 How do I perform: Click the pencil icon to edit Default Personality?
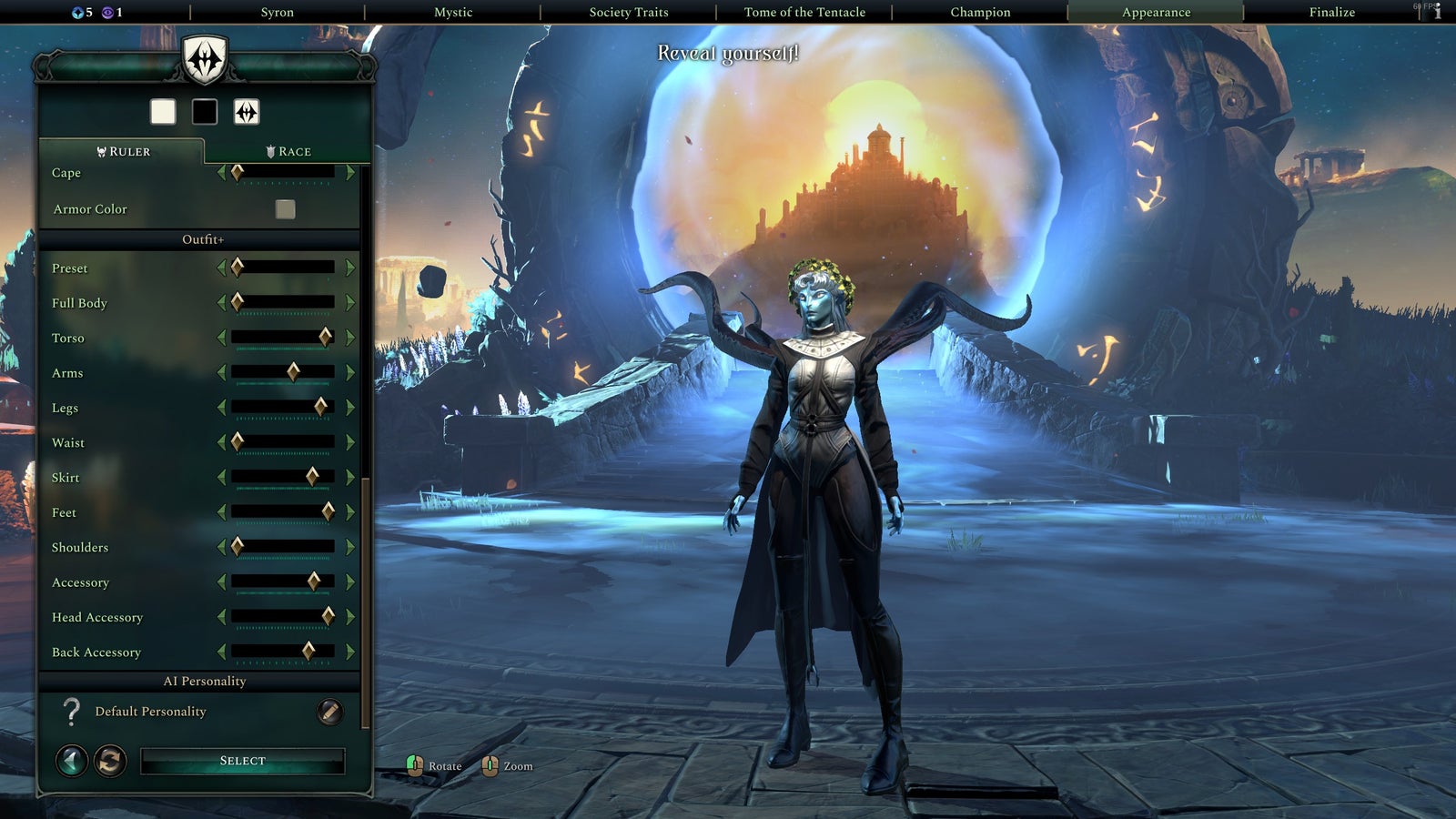pos(328,710)
